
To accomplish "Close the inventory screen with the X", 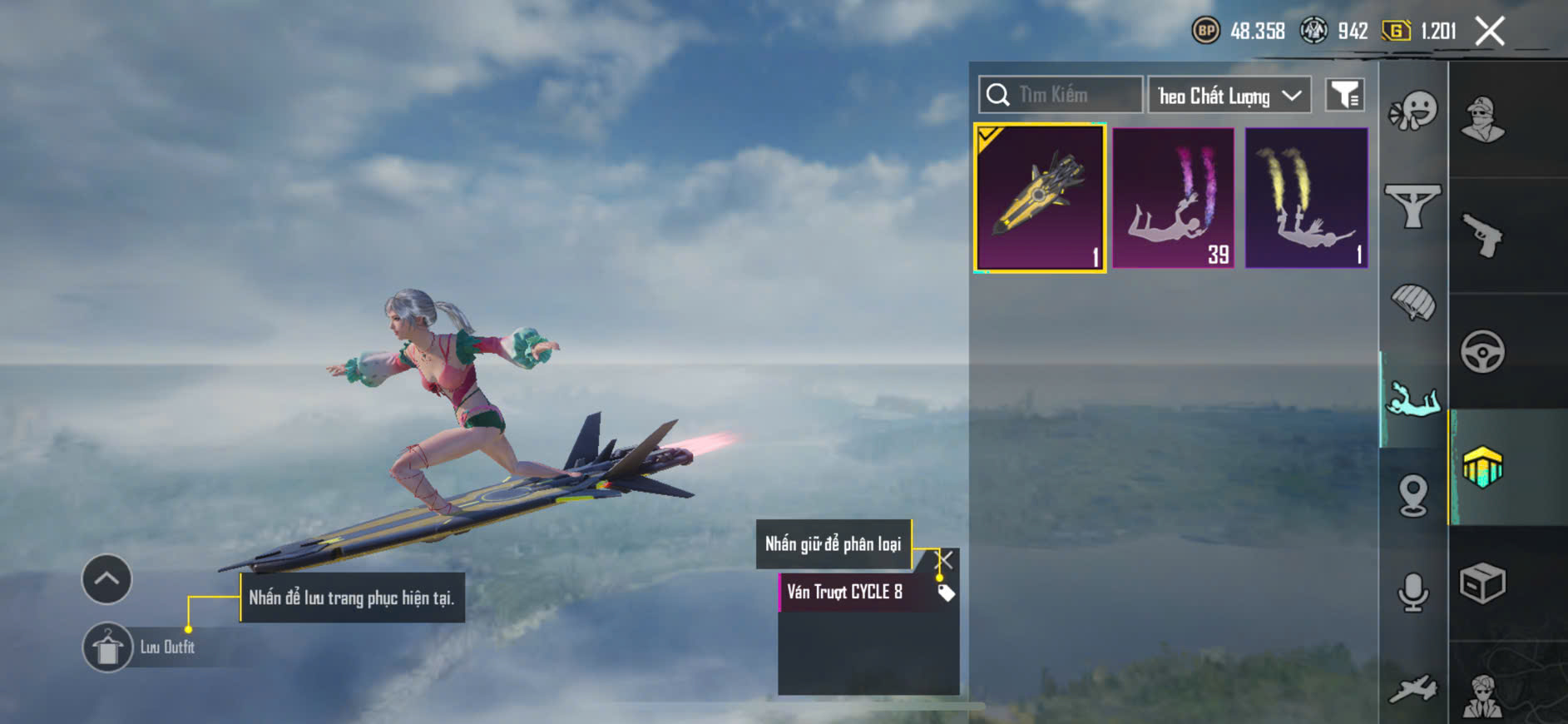I will point(1489,32).
